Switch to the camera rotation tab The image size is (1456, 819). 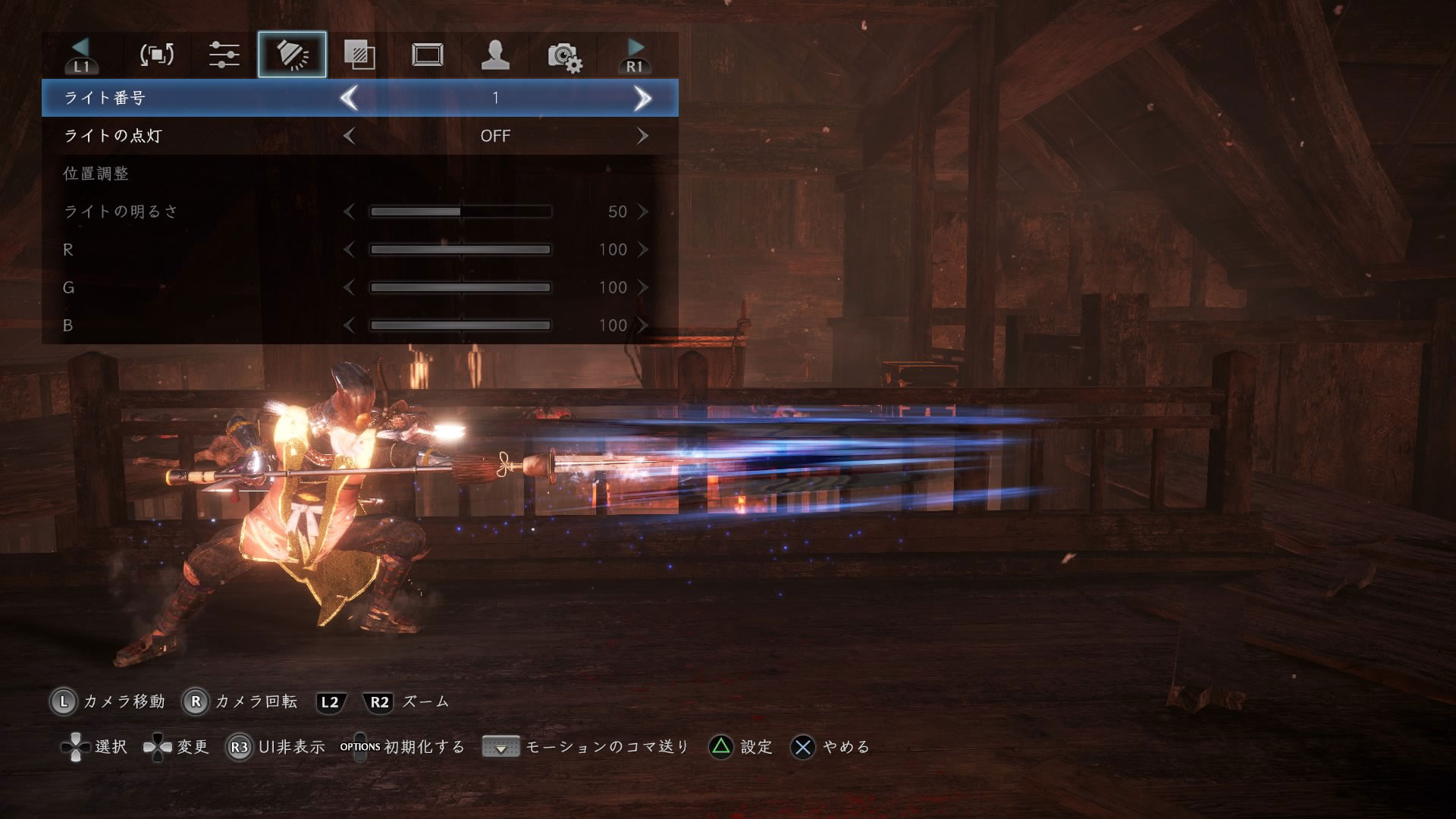pyautogui.click(x=157, y=55)
